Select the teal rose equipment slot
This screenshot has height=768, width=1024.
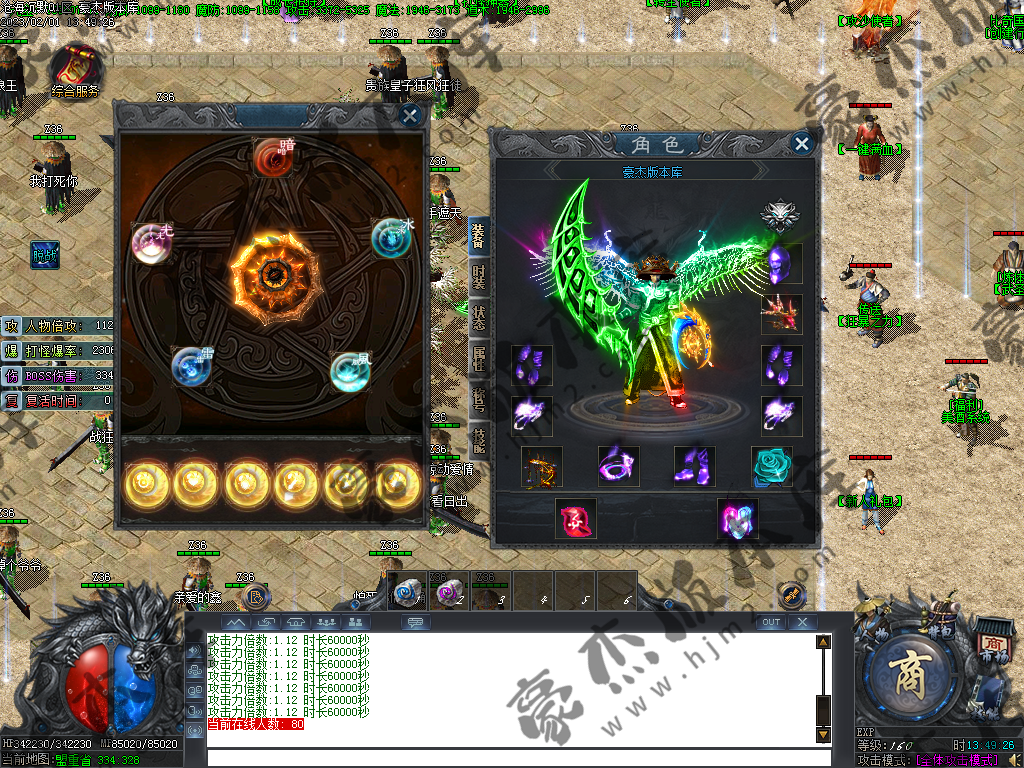[x=772, y=466]
